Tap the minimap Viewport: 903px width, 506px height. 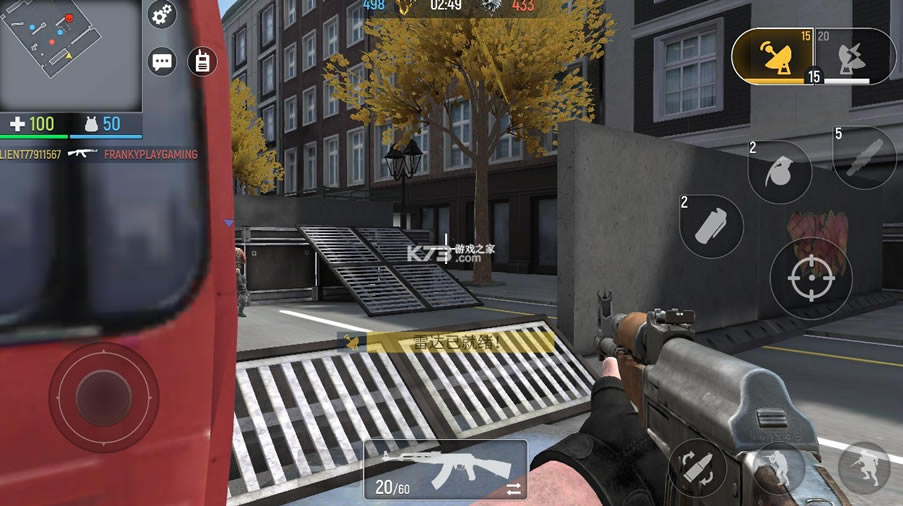coord(71,55)
